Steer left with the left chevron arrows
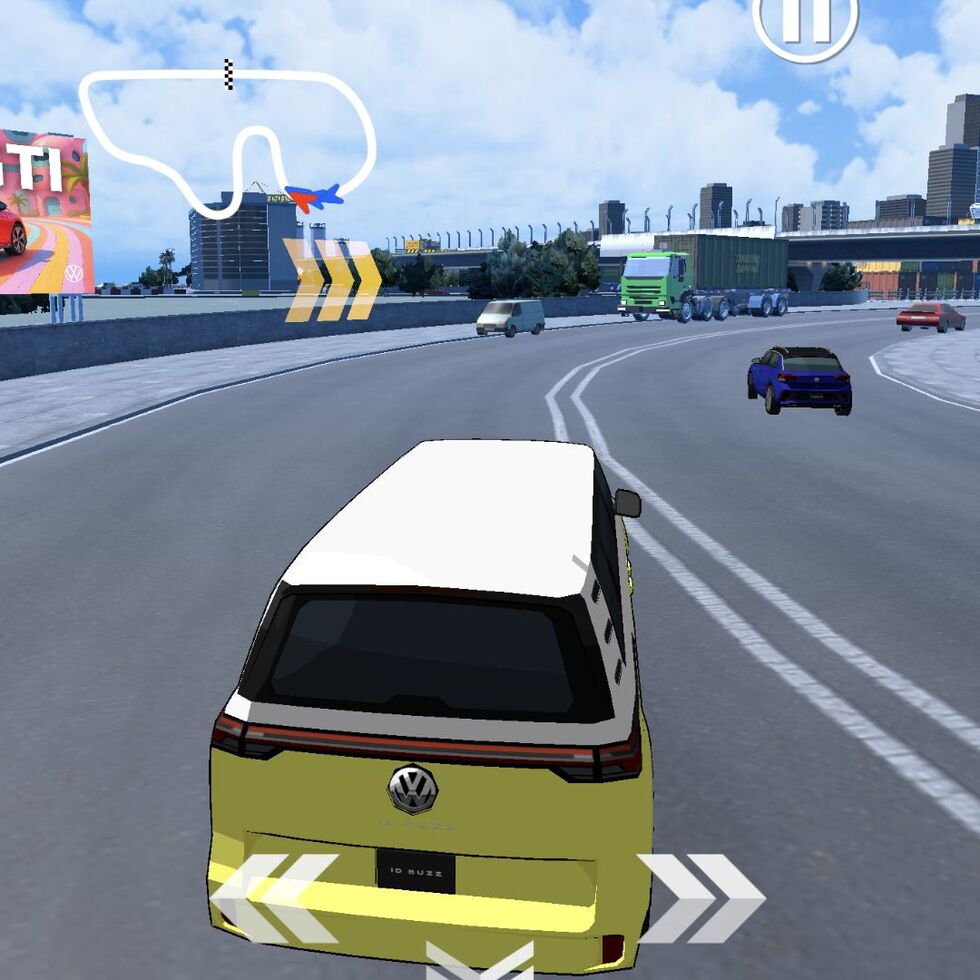Image resolution: width=980 pixels, height=980 pixels. tap(275, 897)
